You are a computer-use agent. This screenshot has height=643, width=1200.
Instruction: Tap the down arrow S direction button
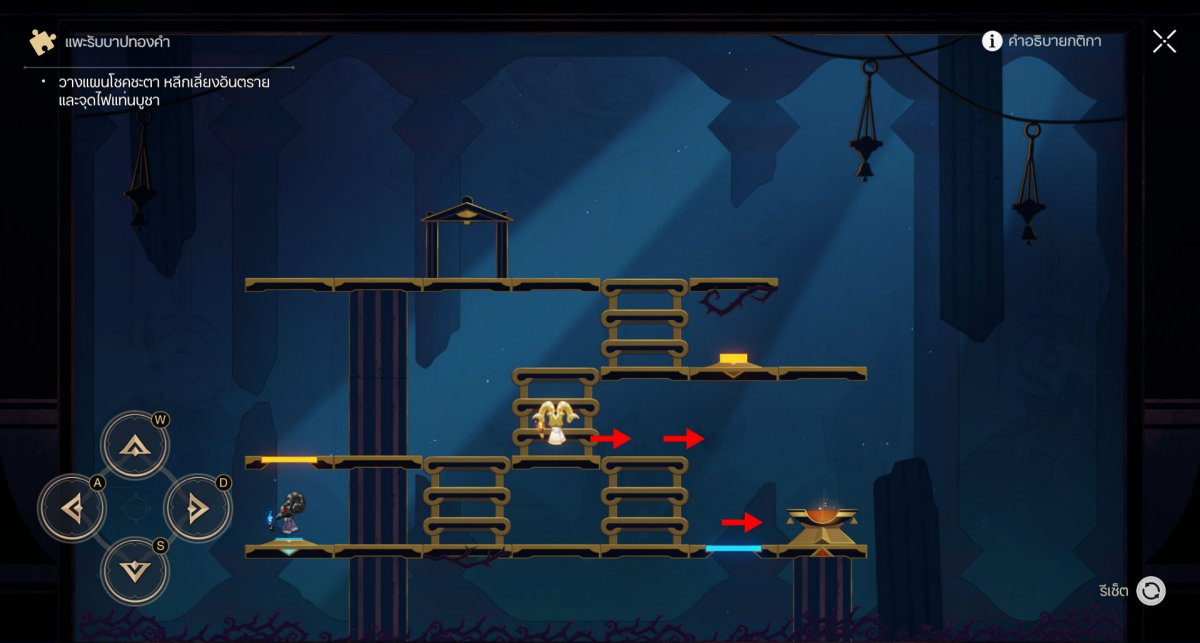(134, 571)
